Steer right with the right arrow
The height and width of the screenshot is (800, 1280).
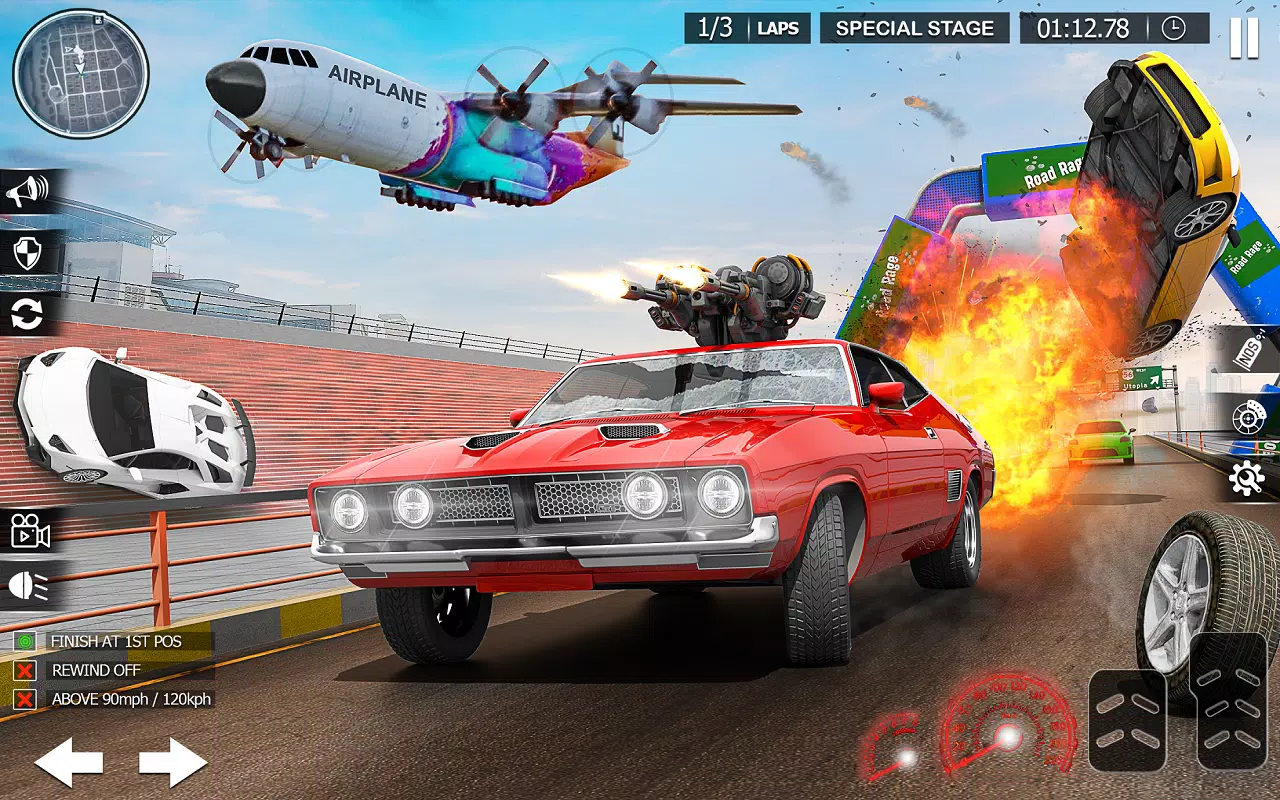pos(173,763)
